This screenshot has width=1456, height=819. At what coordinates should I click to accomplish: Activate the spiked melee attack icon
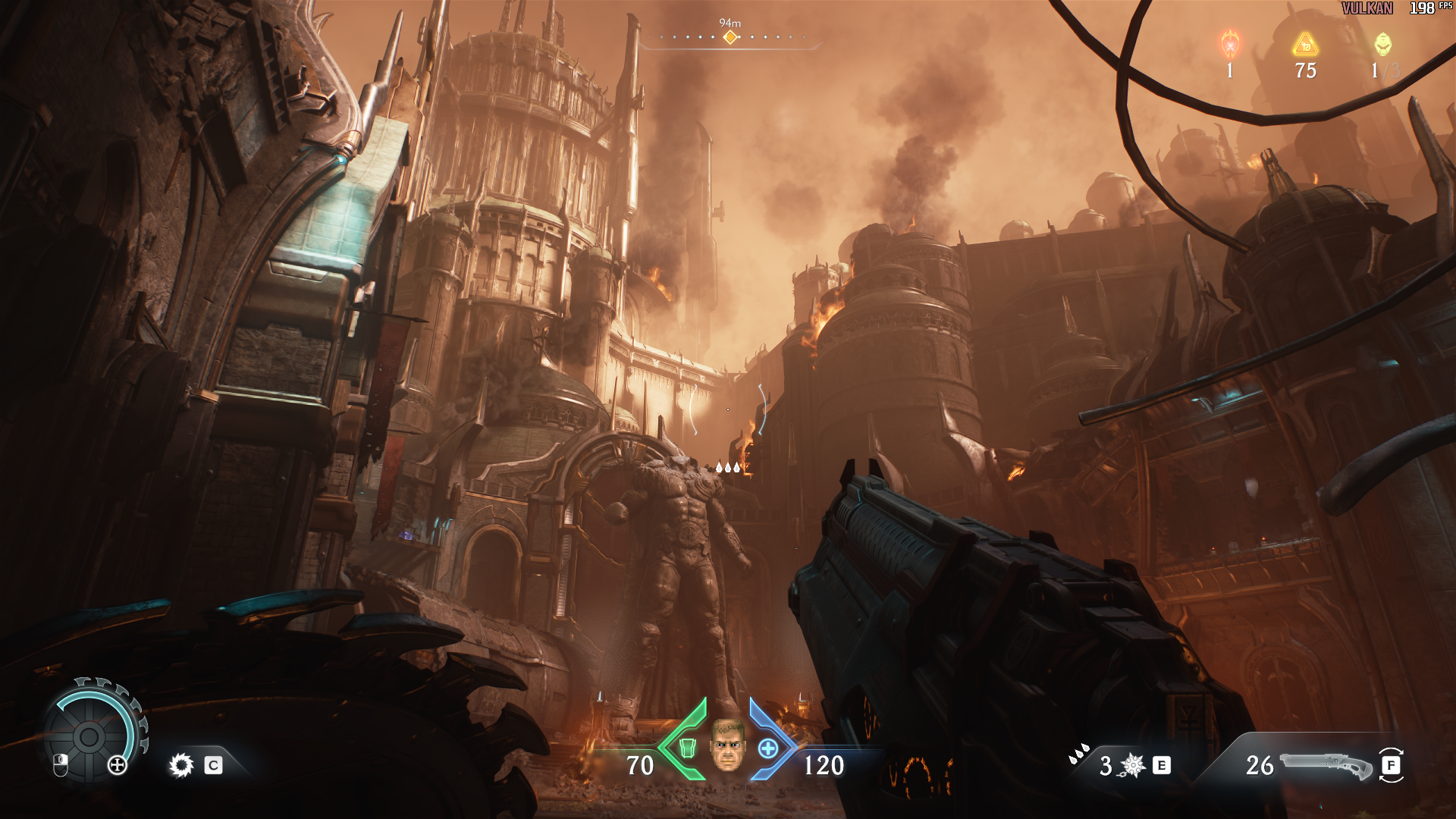(x=181, y=765)
